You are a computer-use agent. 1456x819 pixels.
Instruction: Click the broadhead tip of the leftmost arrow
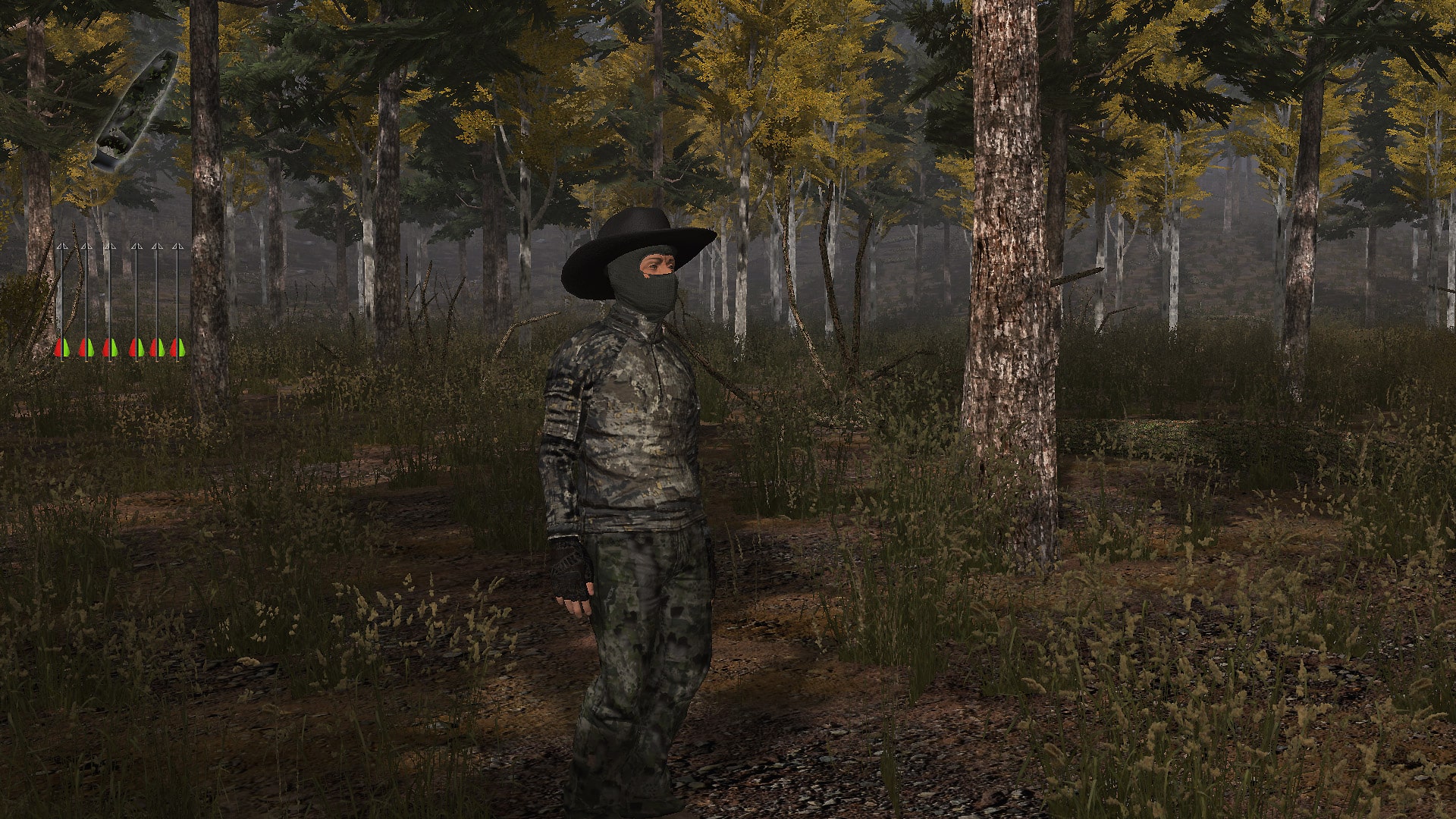click(x=62, y=247)
